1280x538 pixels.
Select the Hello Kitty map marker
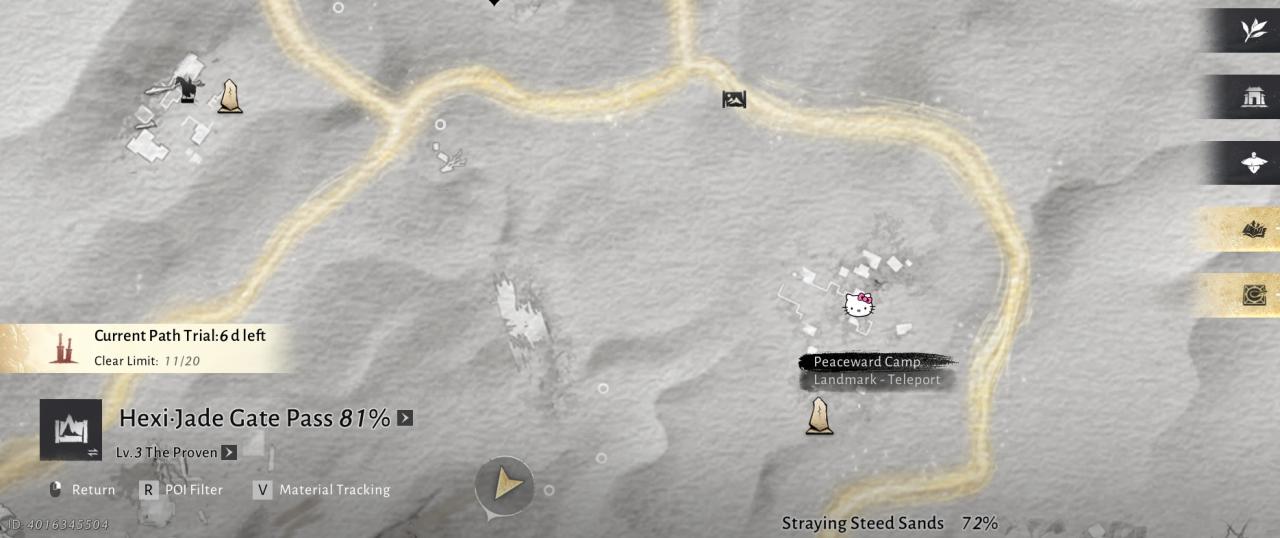click(859, 305)
